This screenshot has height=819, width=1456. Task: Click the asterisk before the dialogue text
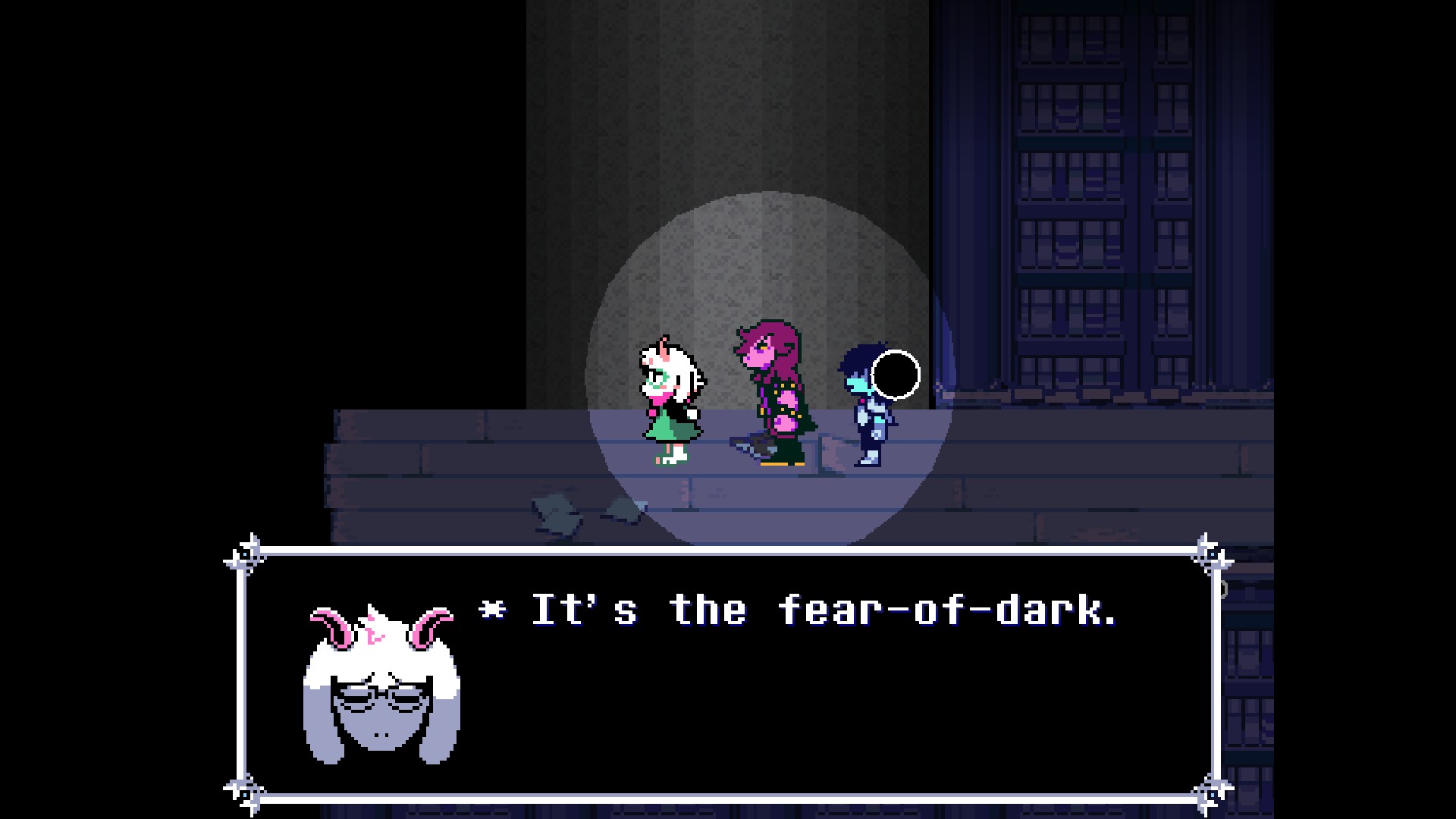coord(490,607)
